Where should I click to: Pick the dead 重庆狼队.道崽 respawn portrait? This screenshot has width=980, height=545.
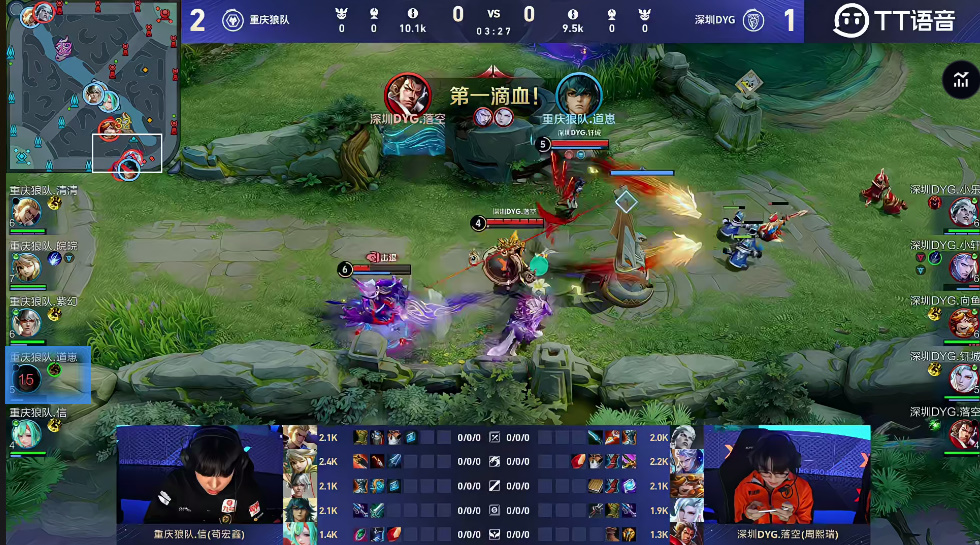tap(27, 378)
